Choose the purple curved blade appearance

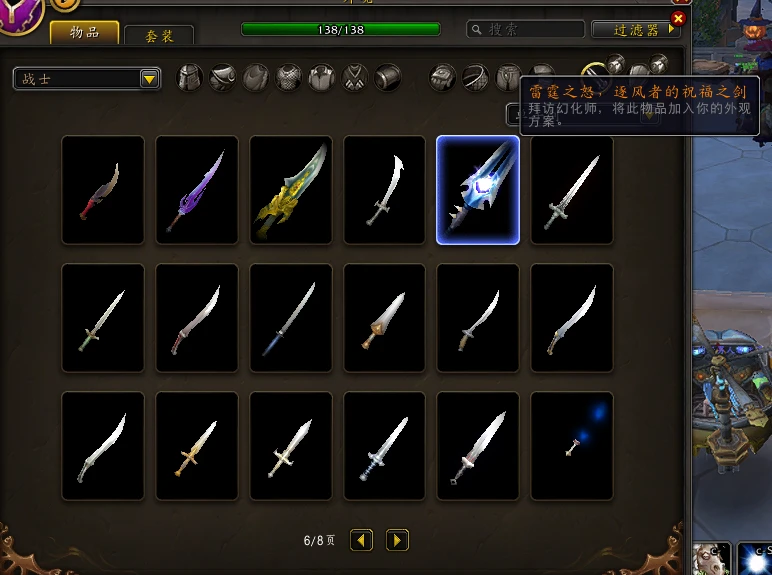197,190
